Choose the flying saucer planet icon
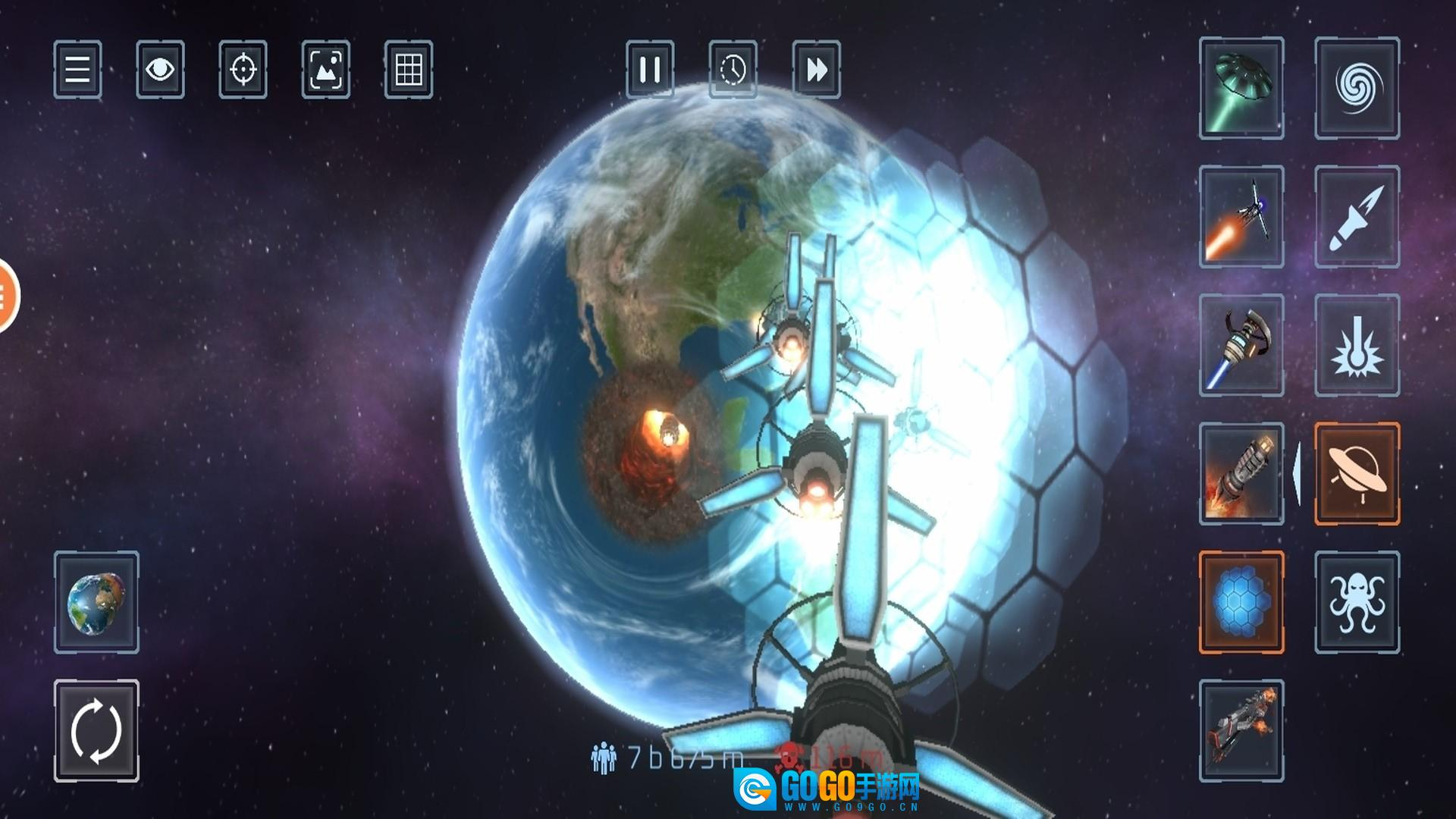The image size is (1456, 819). (x=1357, y=474)
